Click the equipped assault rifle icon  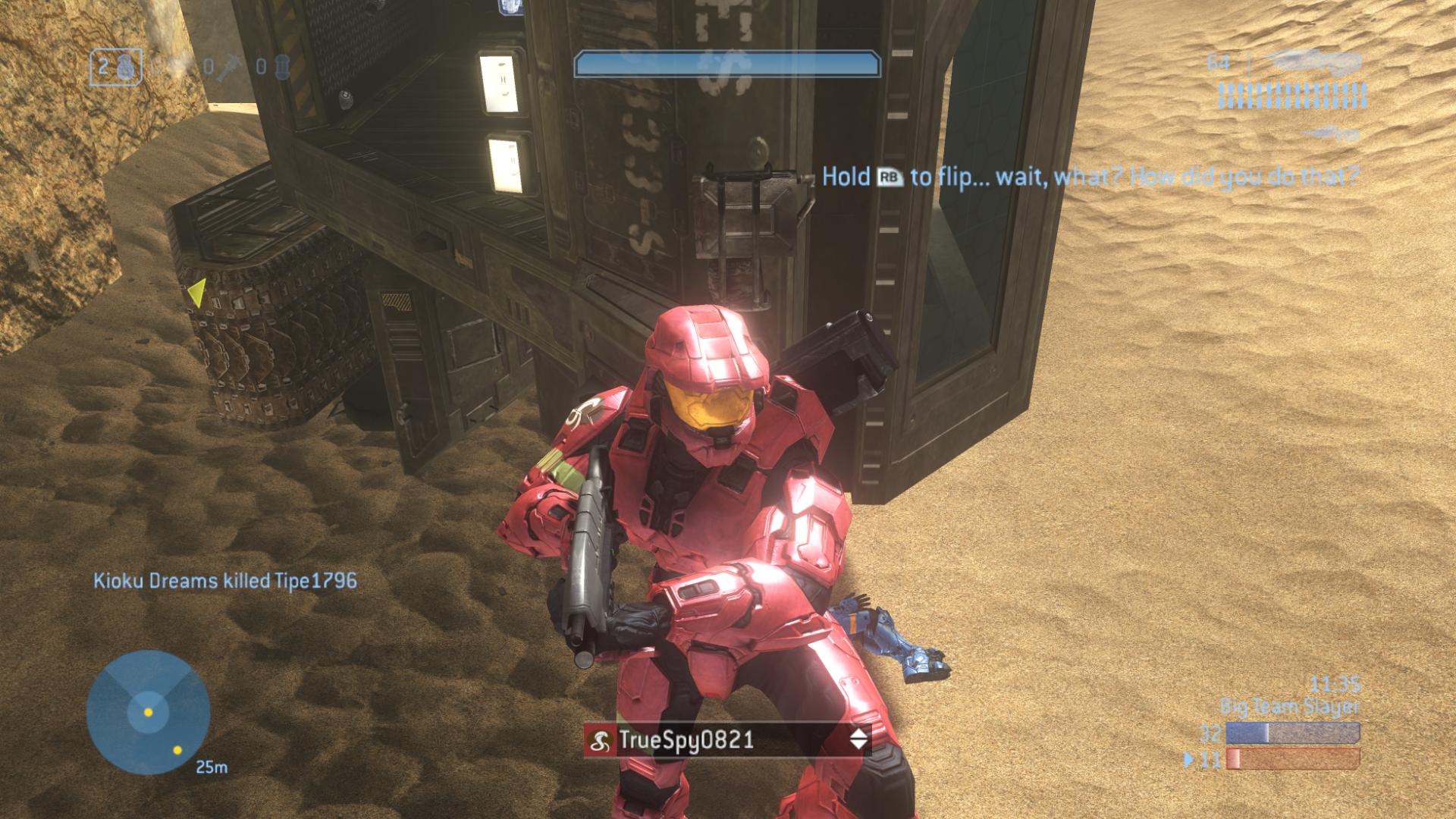[x=1313, y=61]
